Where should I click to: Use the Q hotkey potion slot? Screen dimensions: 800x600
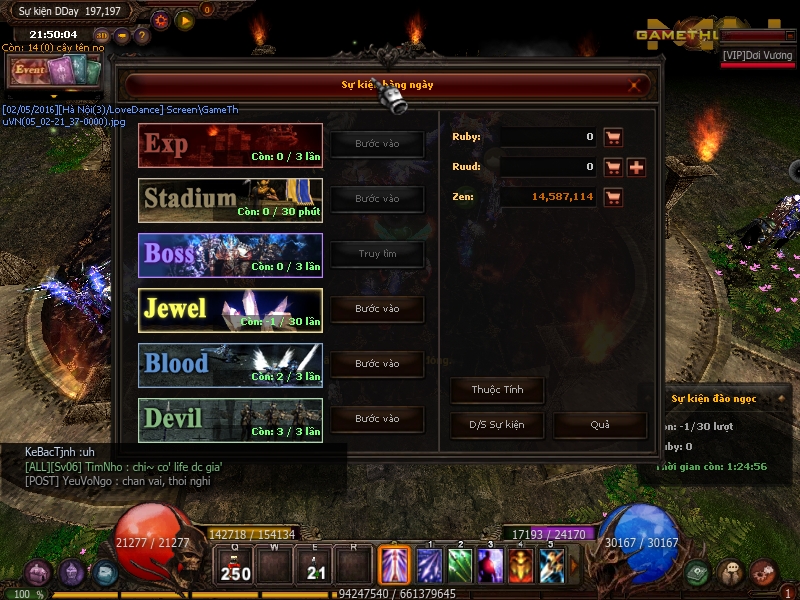coord(236,567)
